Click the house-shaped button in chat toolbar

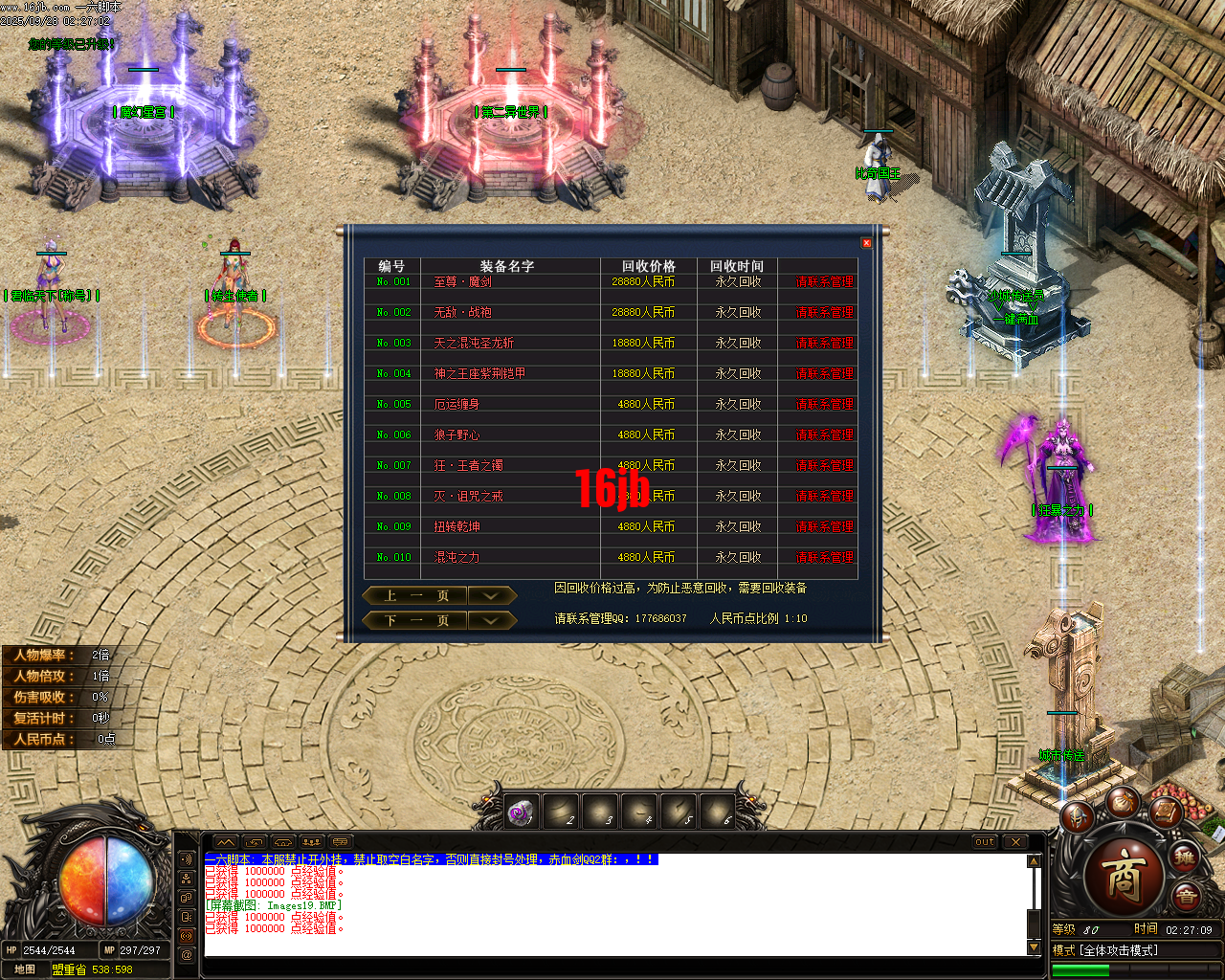pyautogui.click(x=283, y=842)
